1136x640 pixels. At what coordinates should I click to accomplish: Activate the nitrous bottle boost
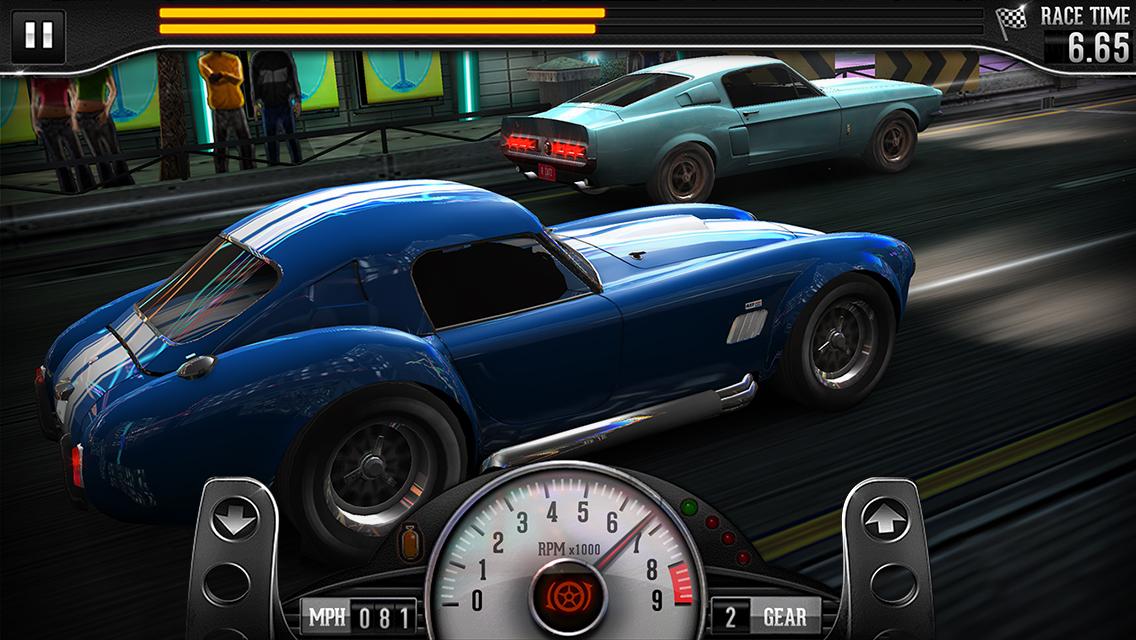click(x=410, y=543)
